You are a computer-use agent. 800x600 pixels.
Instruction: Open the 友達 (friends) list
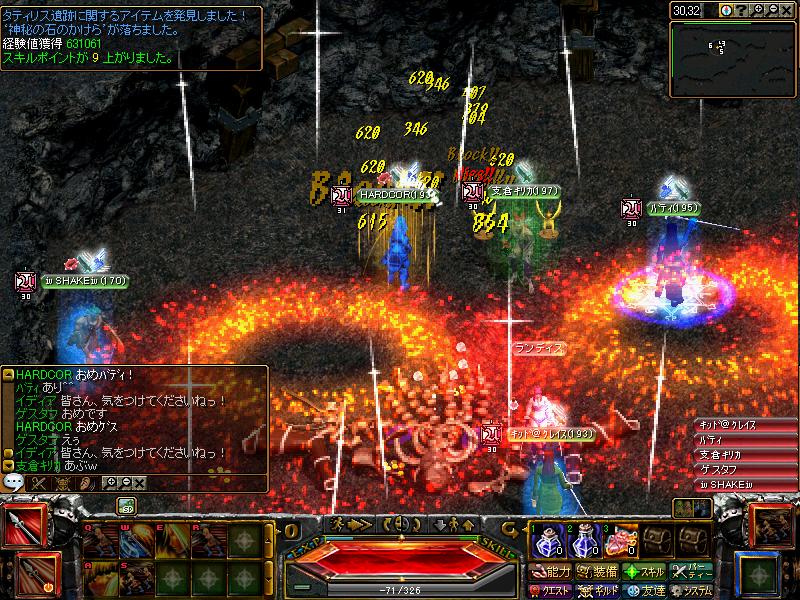click(x=645, y=589)
